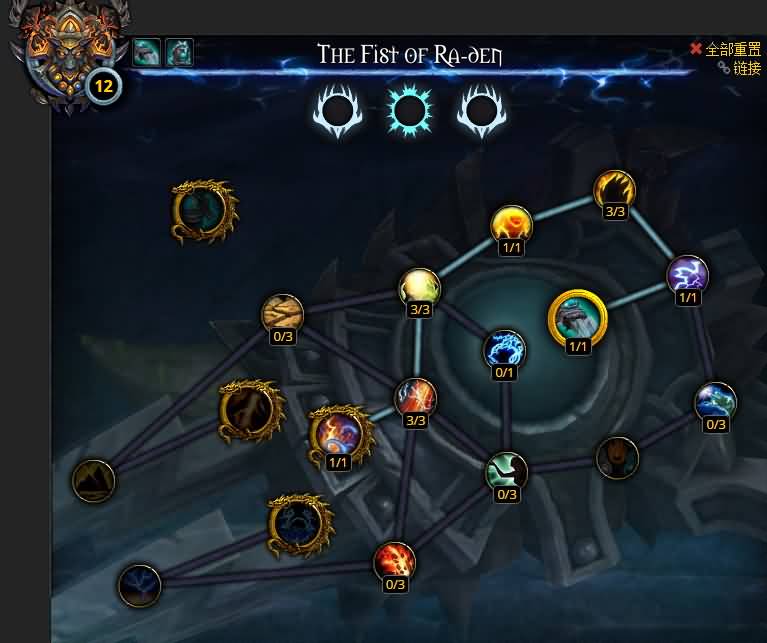Click the gold-ringed central fist artifact trait

click(x=578, y=317)
